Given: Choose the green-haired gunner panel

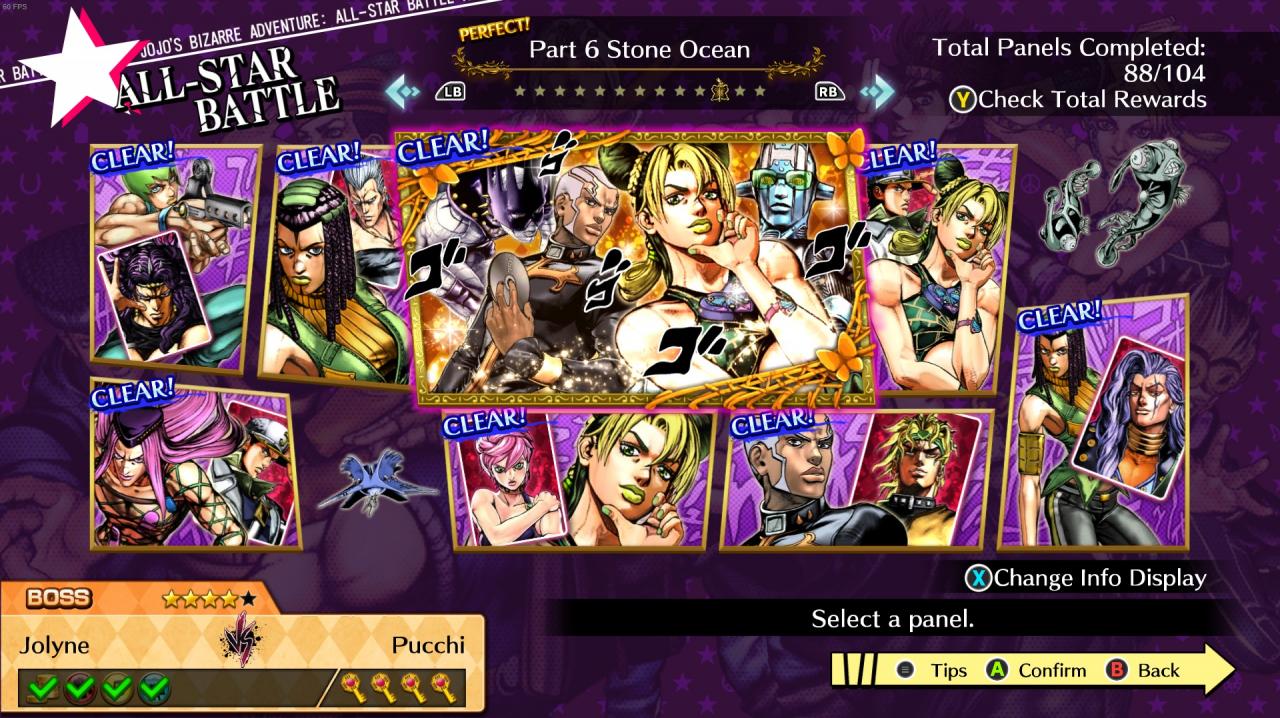Looking at the screenshot, I should point(175,255).
